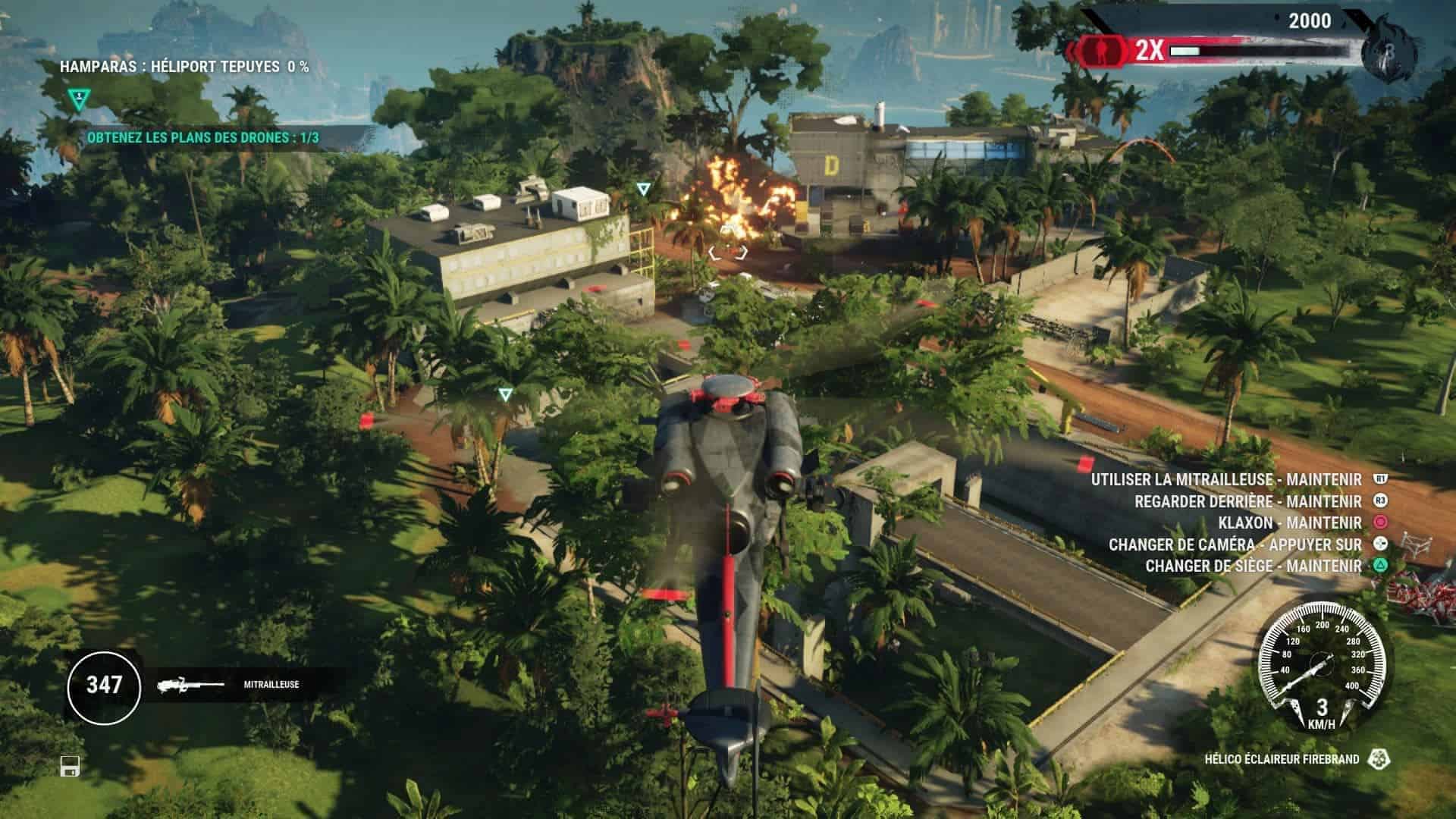Click the floppy disk save icon
The image size is (1456, 819).
(x=70, y=767)
